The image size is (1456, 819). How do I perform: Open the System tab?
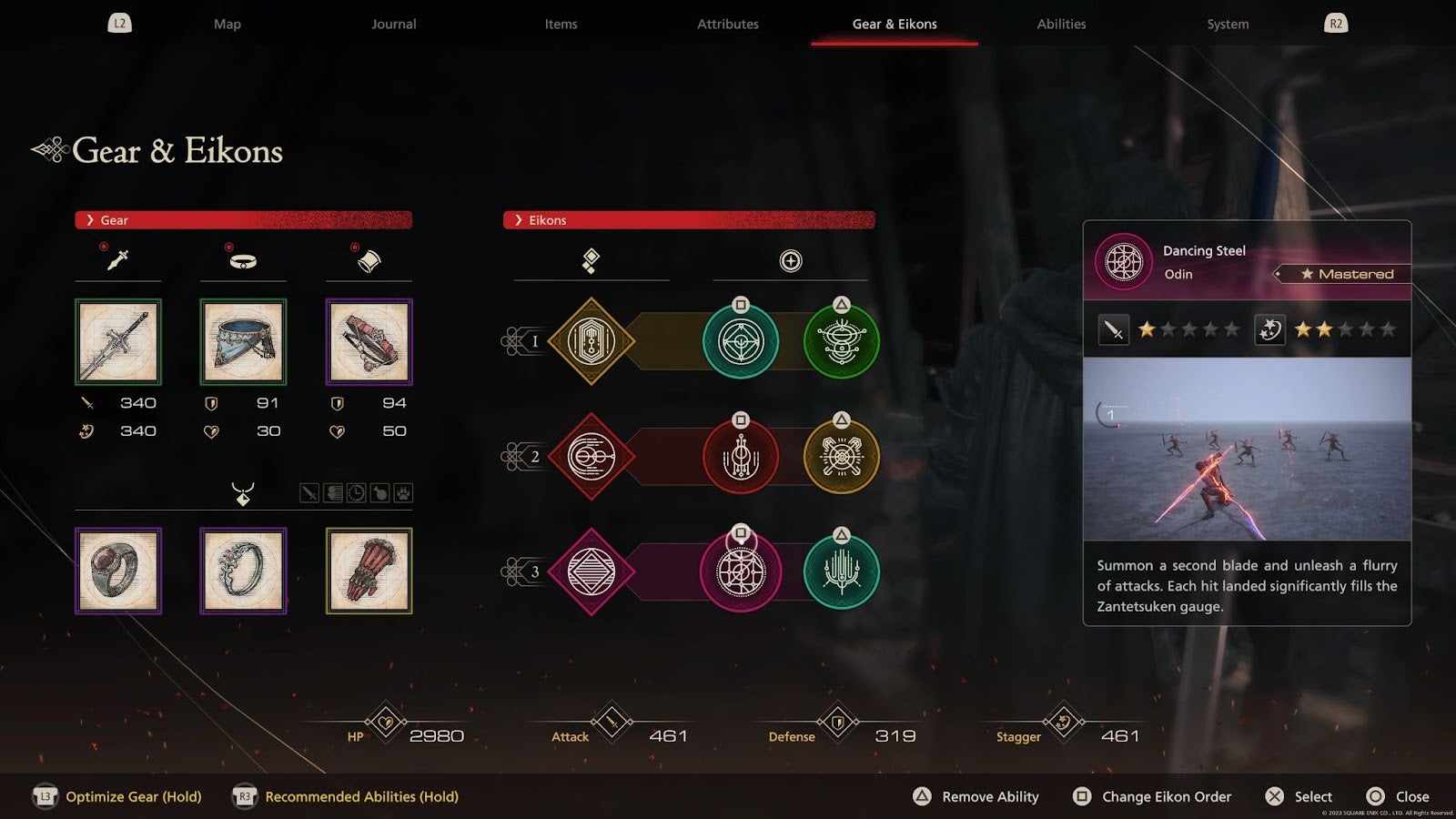point(1228,25)
